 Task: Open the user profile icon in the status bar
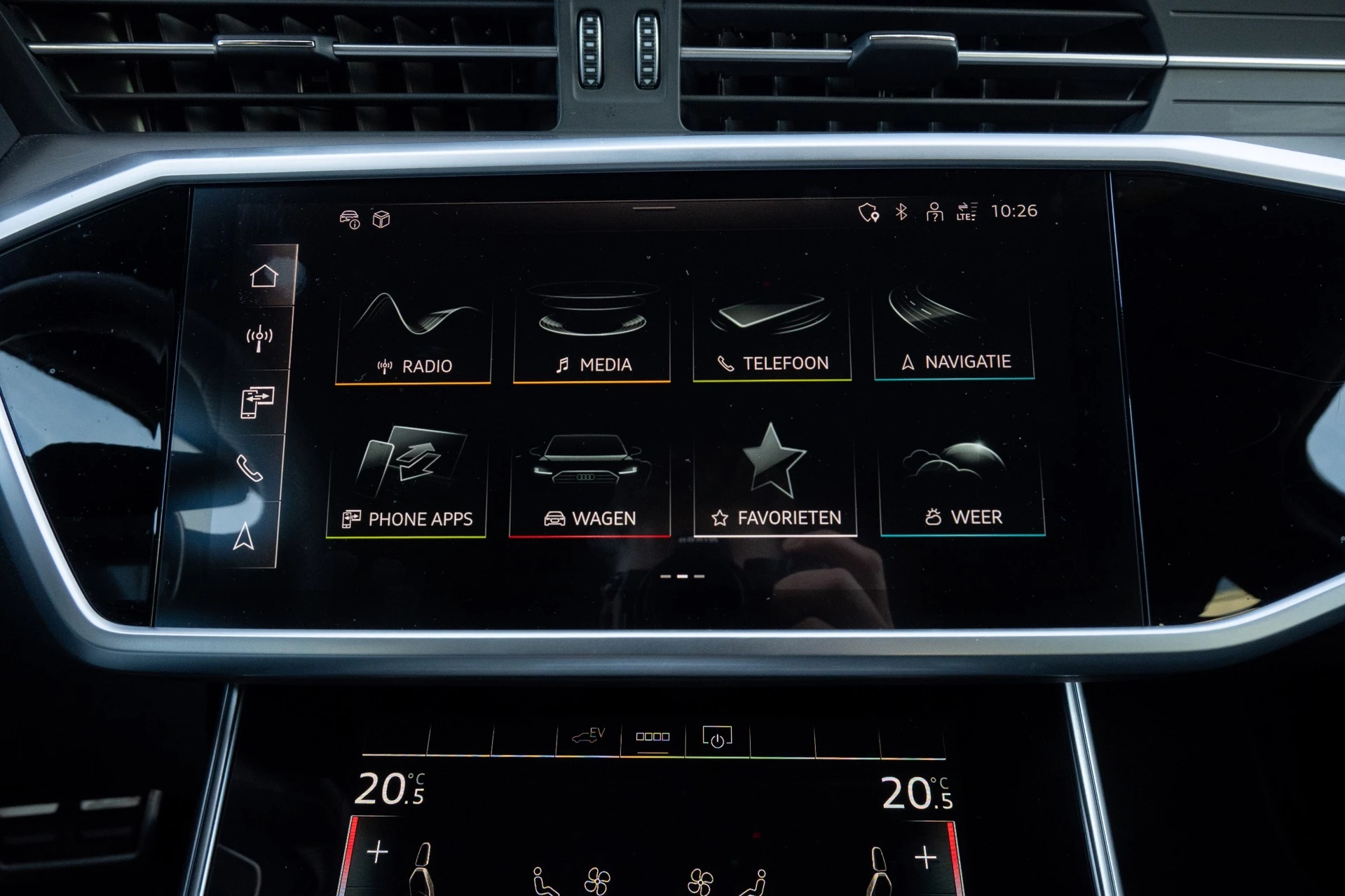pos(935,212)
